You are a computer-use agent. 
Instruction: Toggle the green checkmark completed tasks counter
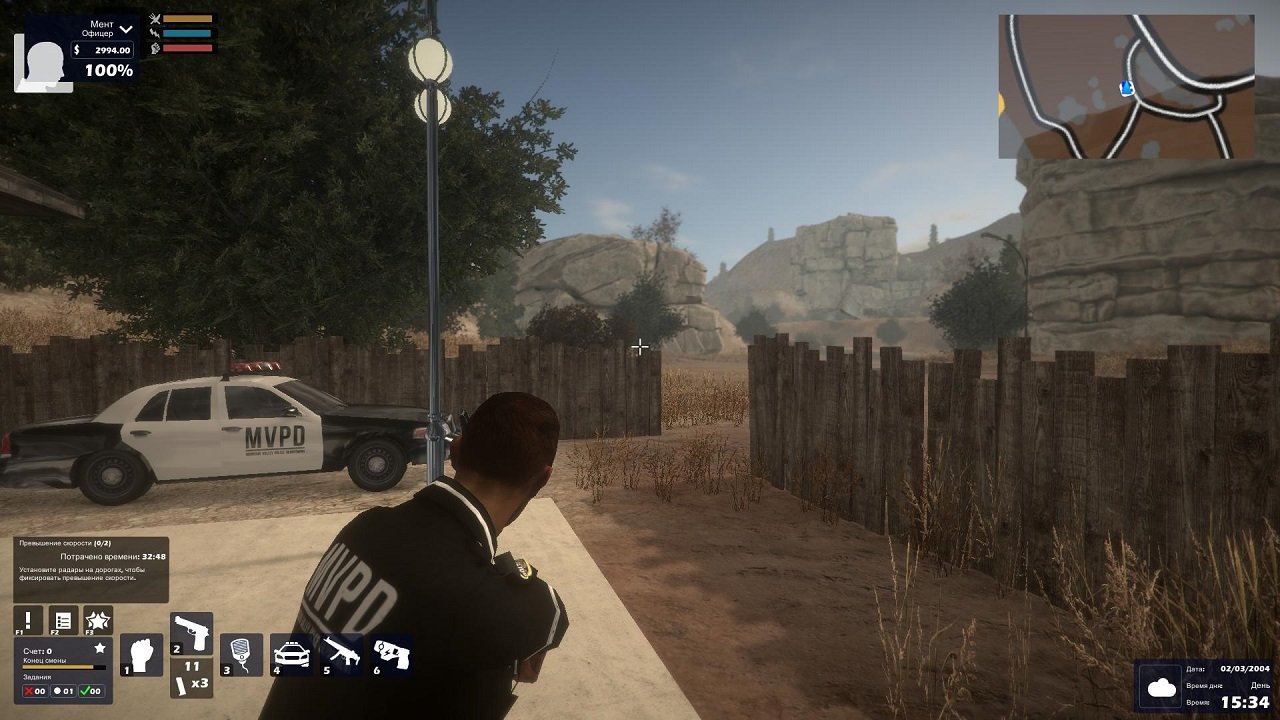pyautogui.click(x=93, y=692)
